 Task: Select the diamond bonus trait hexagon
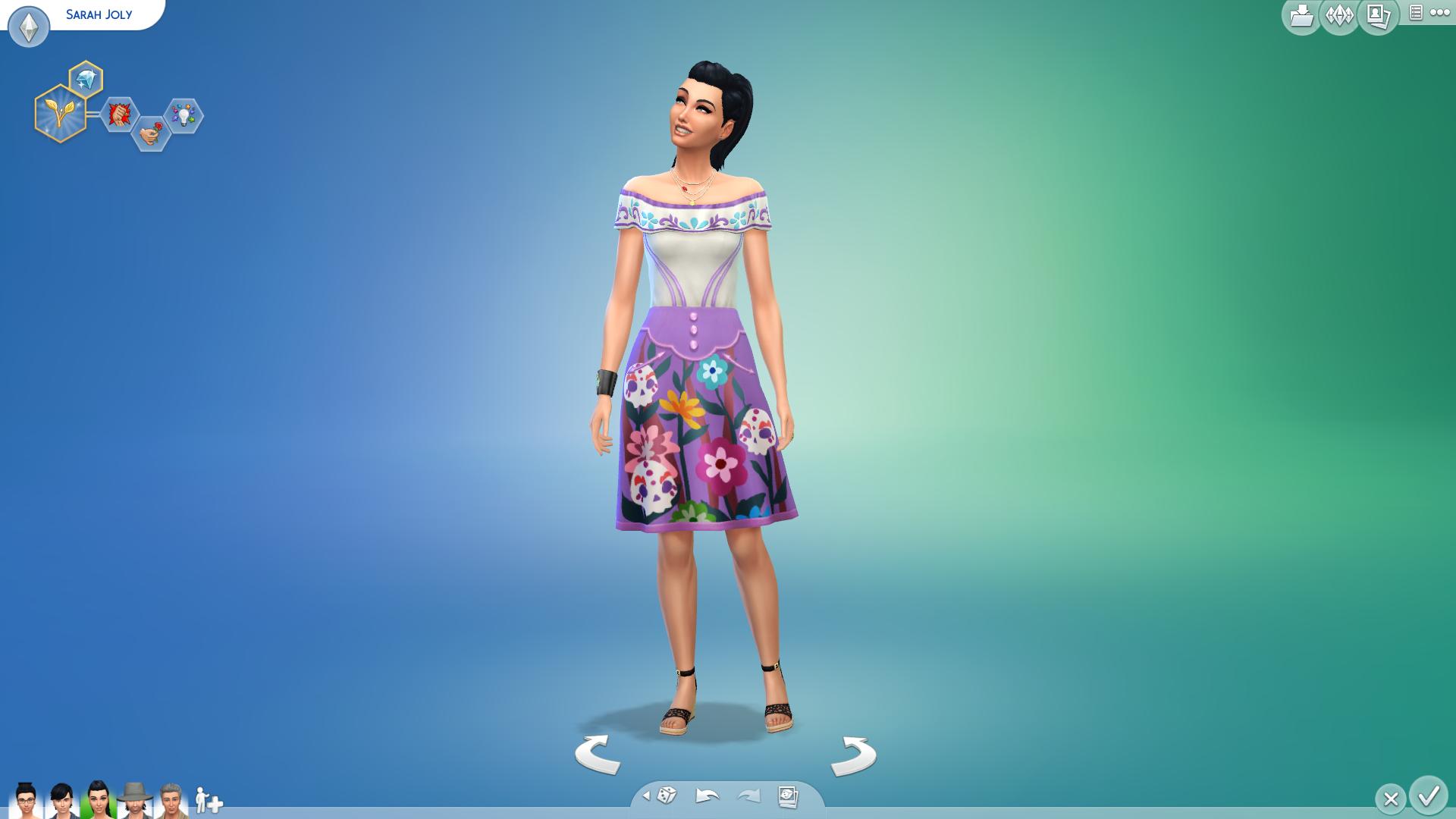[86, 79]
